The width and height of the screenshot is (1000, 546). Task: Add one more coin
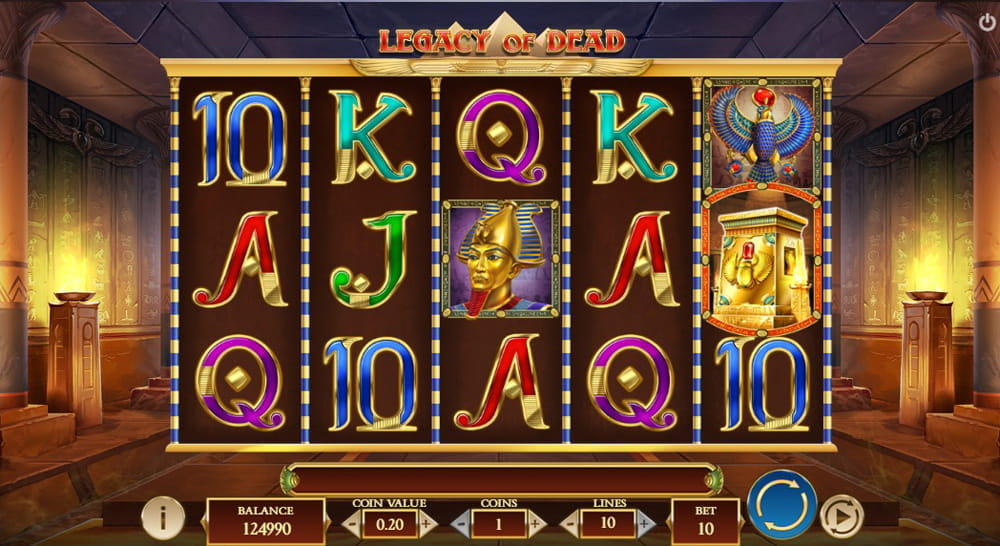(x=537, y=522)
